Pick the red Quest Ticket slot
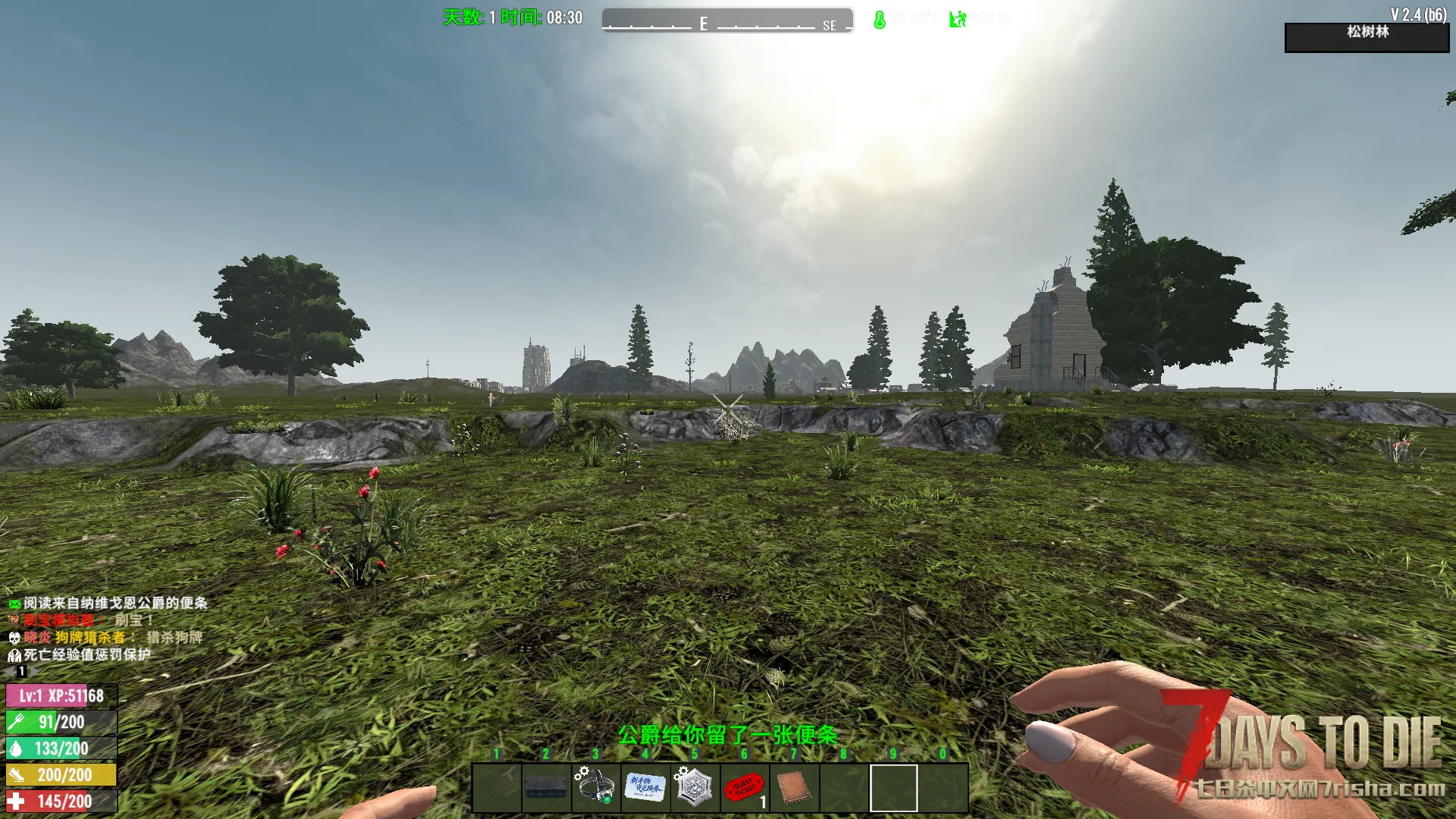 pyautogui.click(x=744, y=787)
